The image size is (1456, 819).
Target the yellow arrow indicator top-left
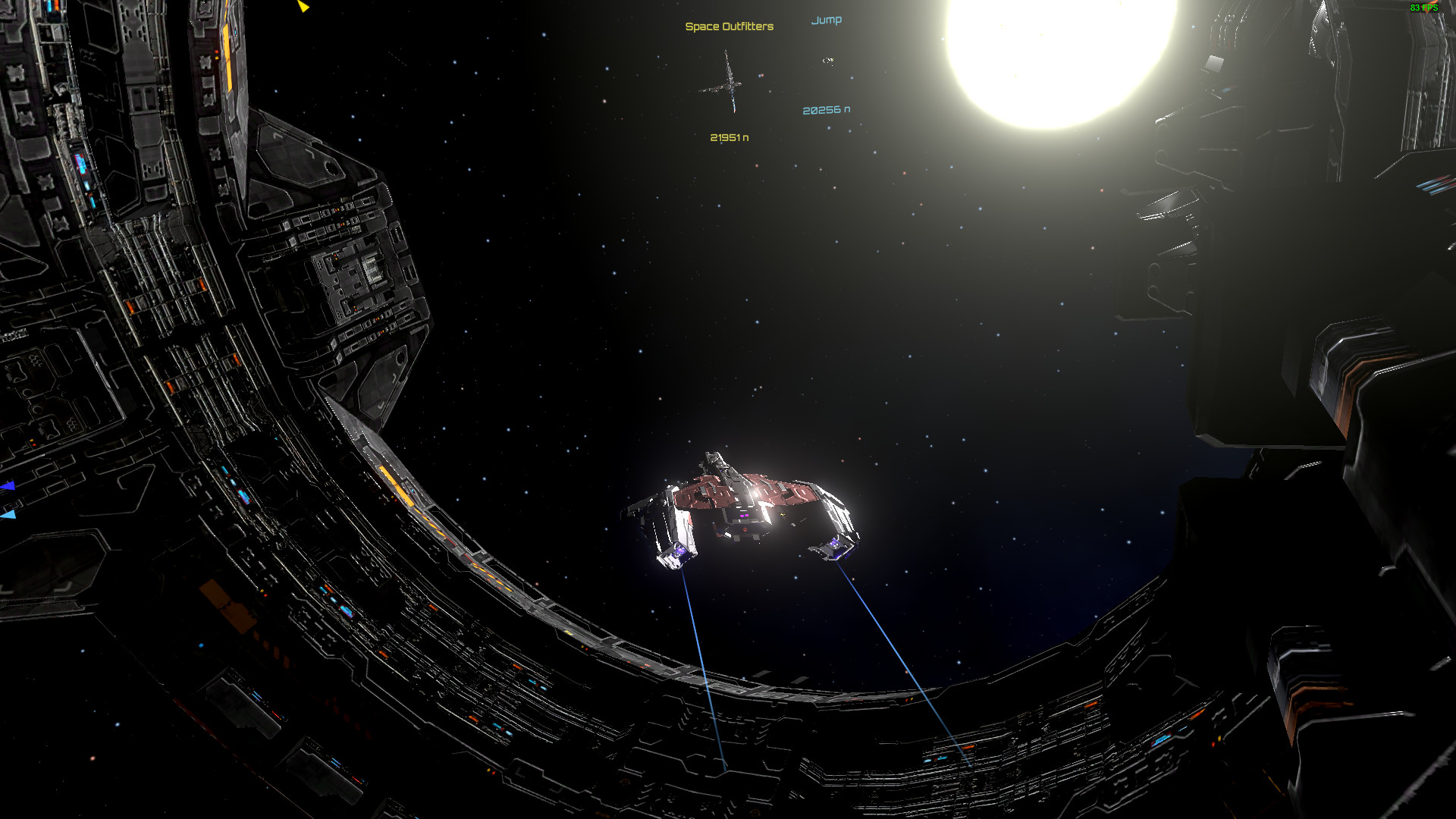pos(303,8)
